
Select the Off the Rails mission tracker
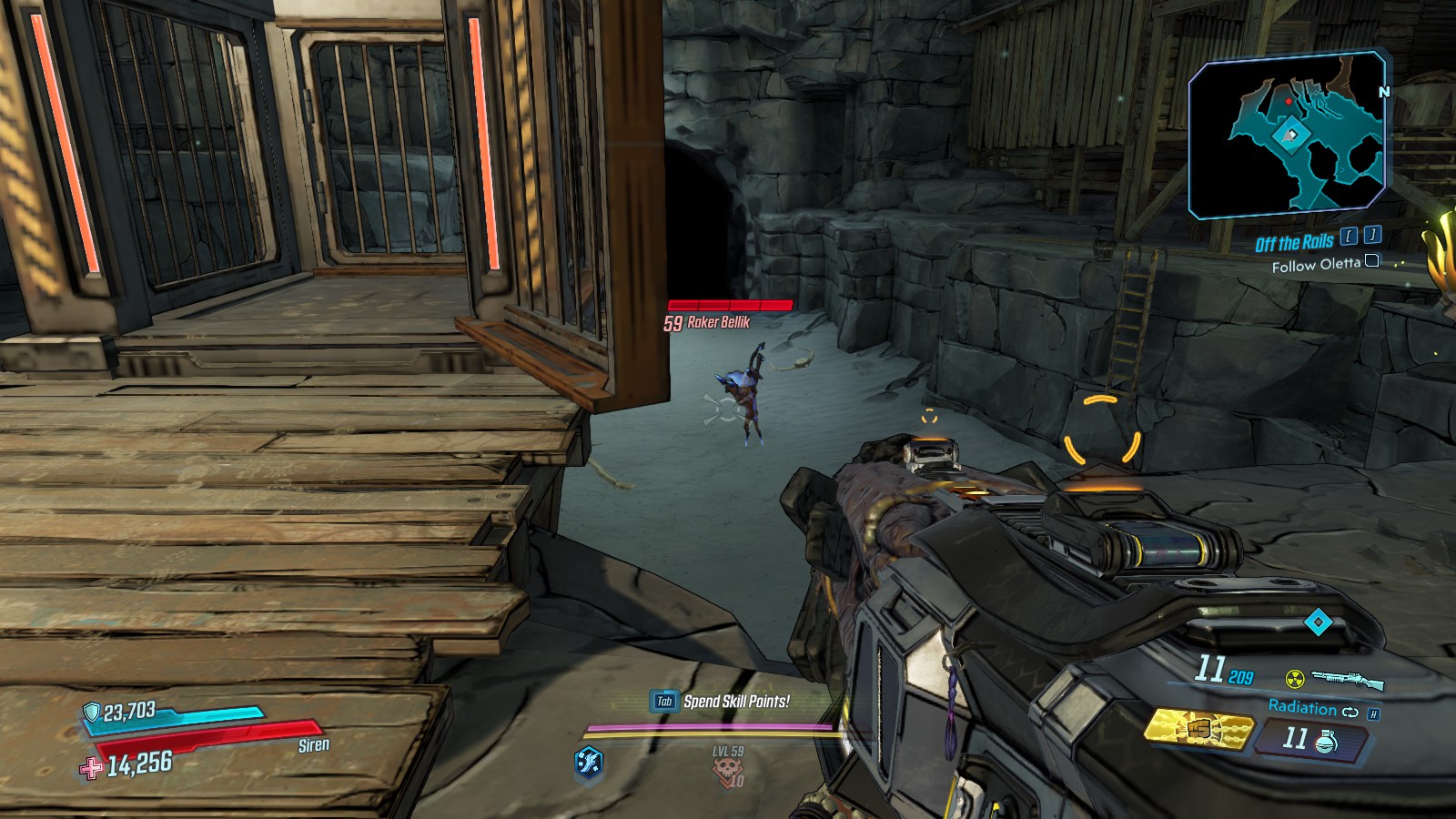(1294, 243)
